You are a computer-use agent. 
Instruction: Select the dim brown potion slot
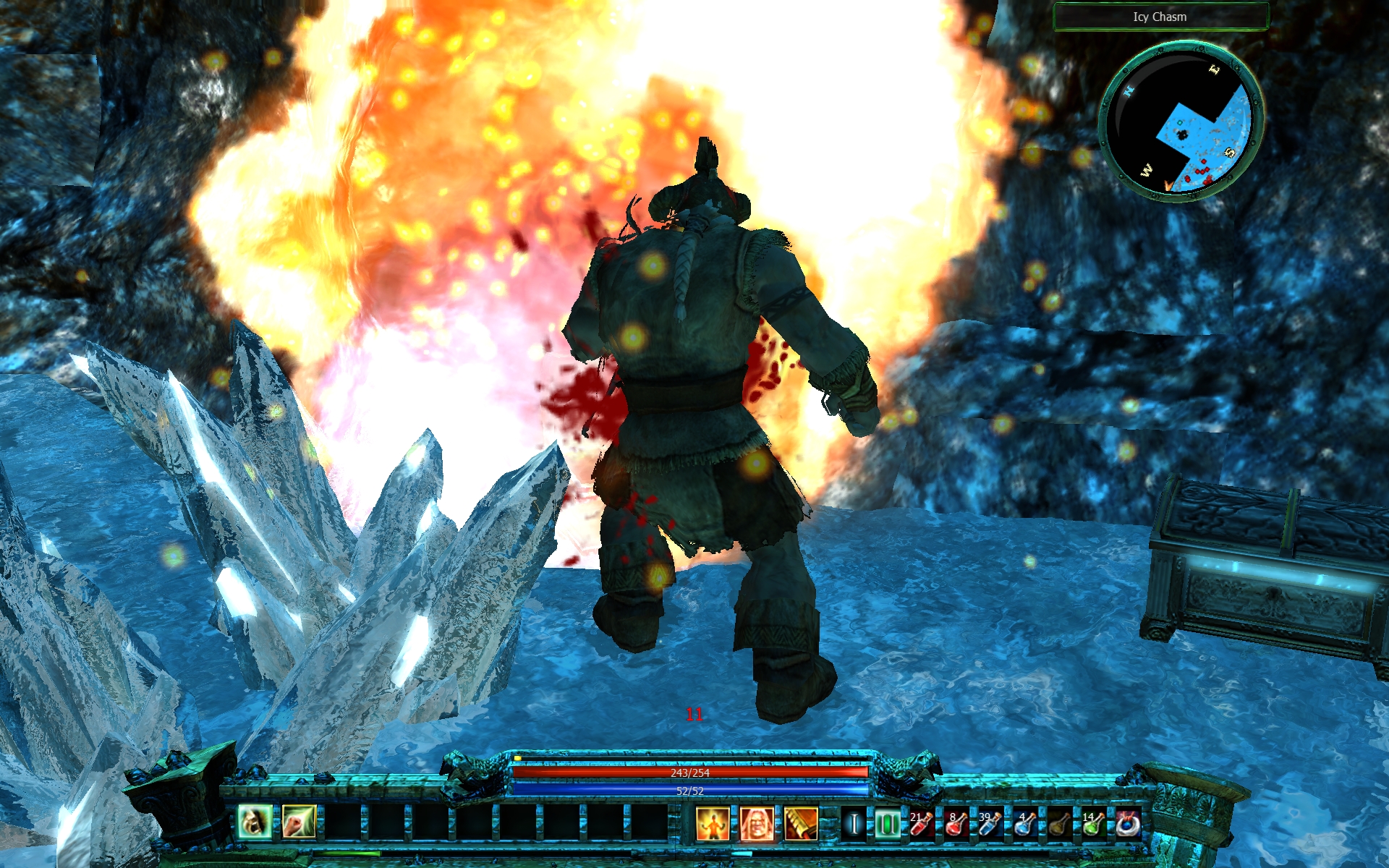click(1059, 824)
